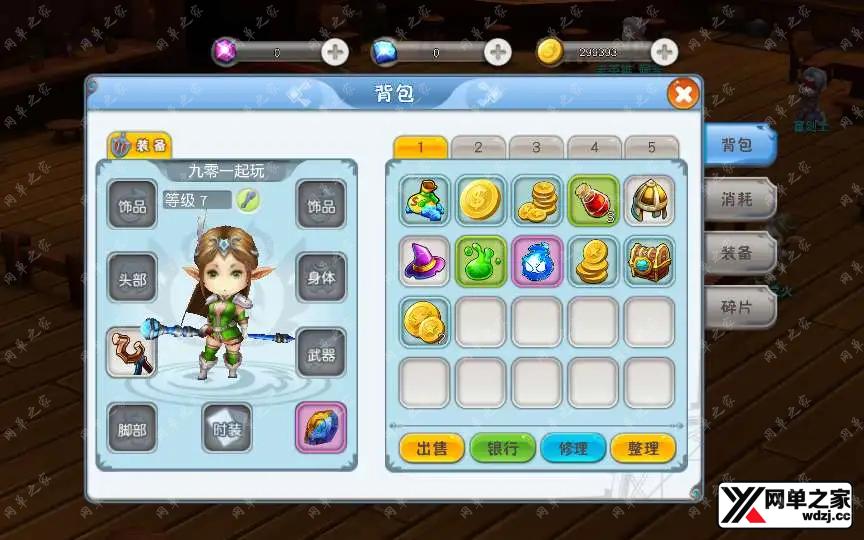
Task: Switch to the 装备 side tab
Action: 736,253
